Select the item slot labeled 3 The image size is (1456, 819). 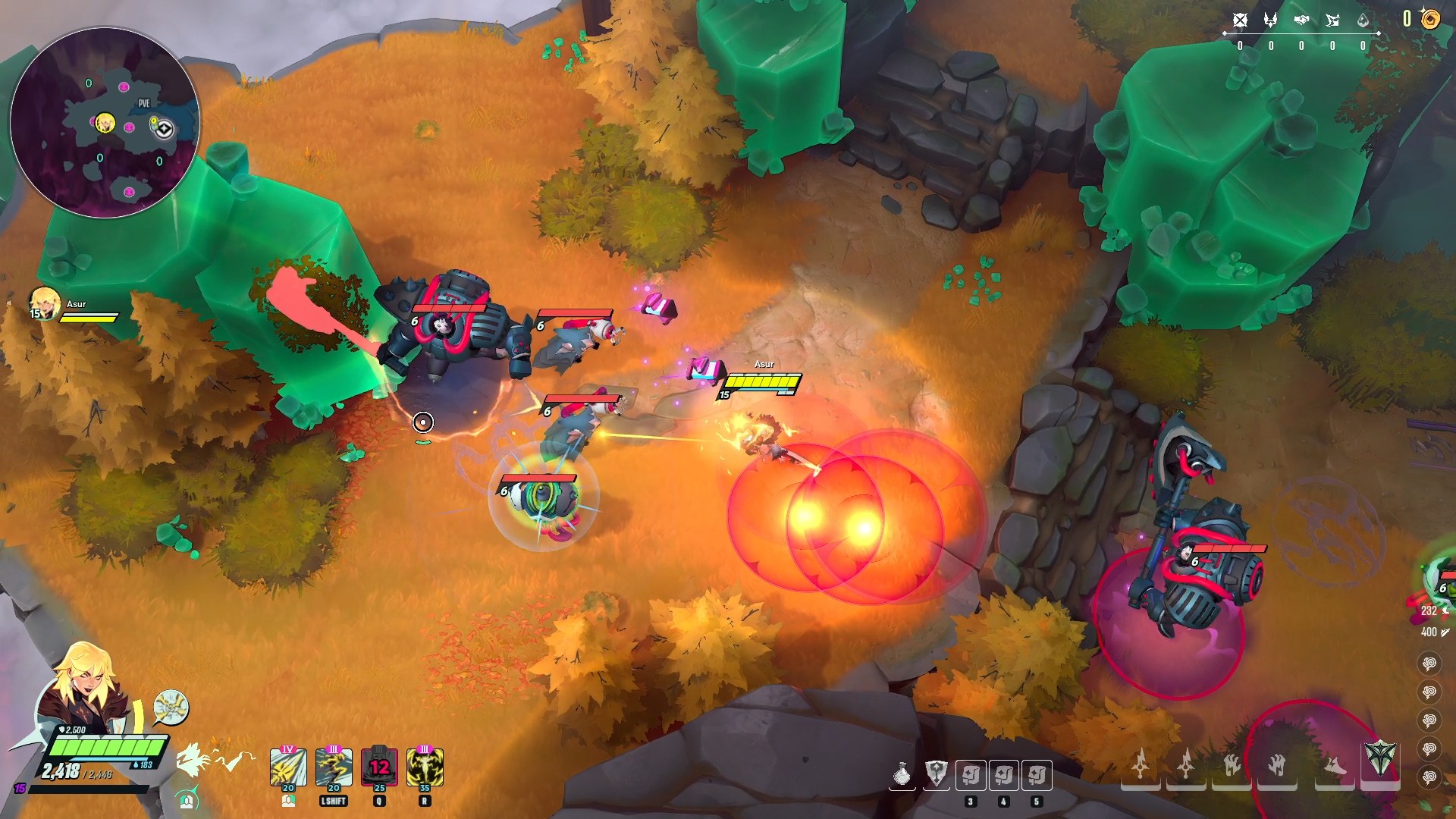(971, 775)
